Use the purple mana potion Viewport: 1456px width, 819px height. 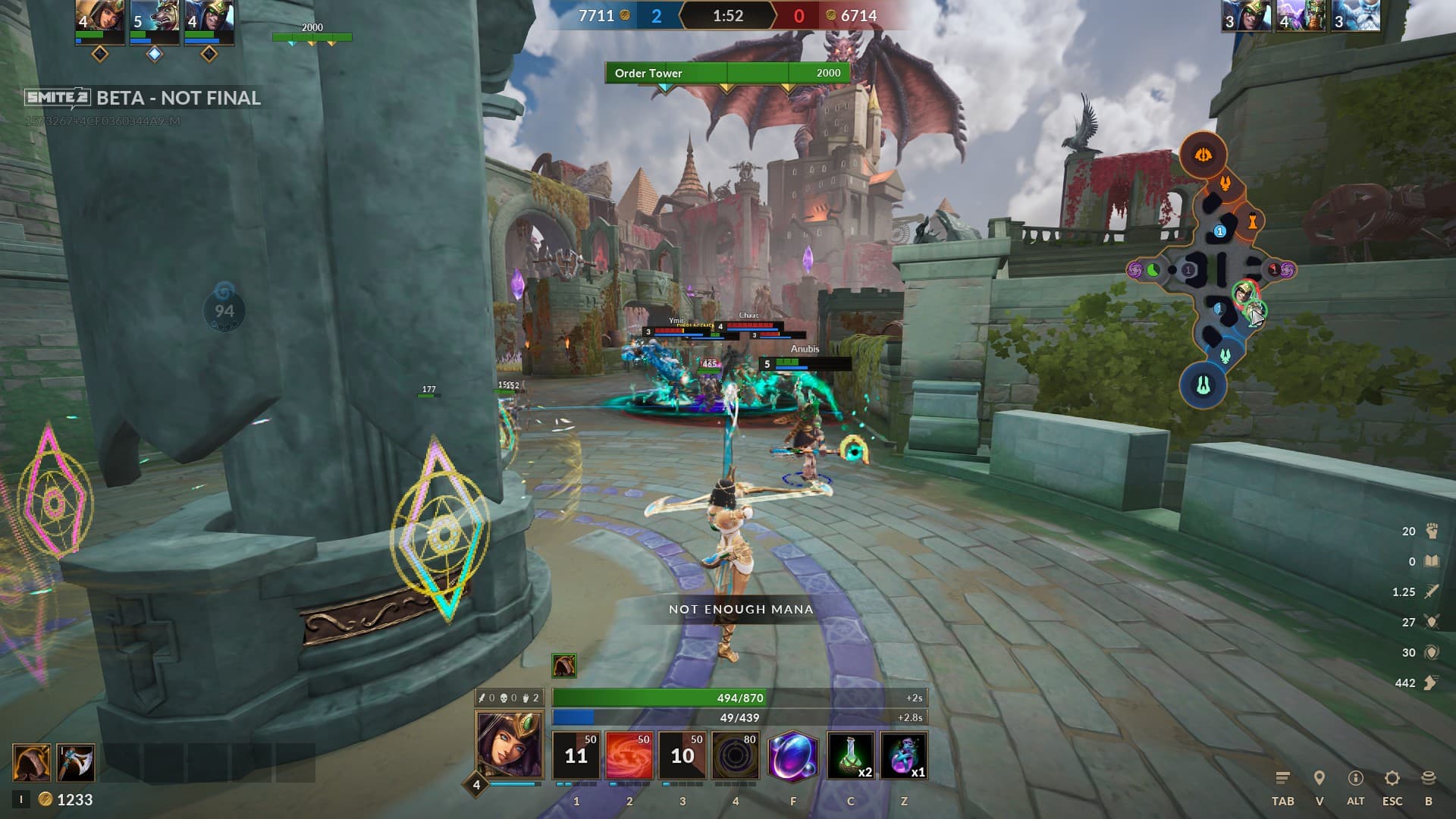click(x=903, y=755)
